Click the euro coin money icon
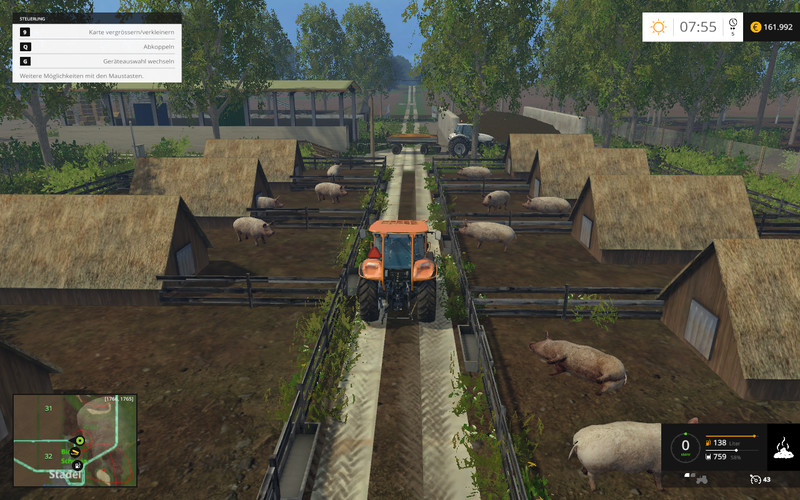 tap(756, 27)
